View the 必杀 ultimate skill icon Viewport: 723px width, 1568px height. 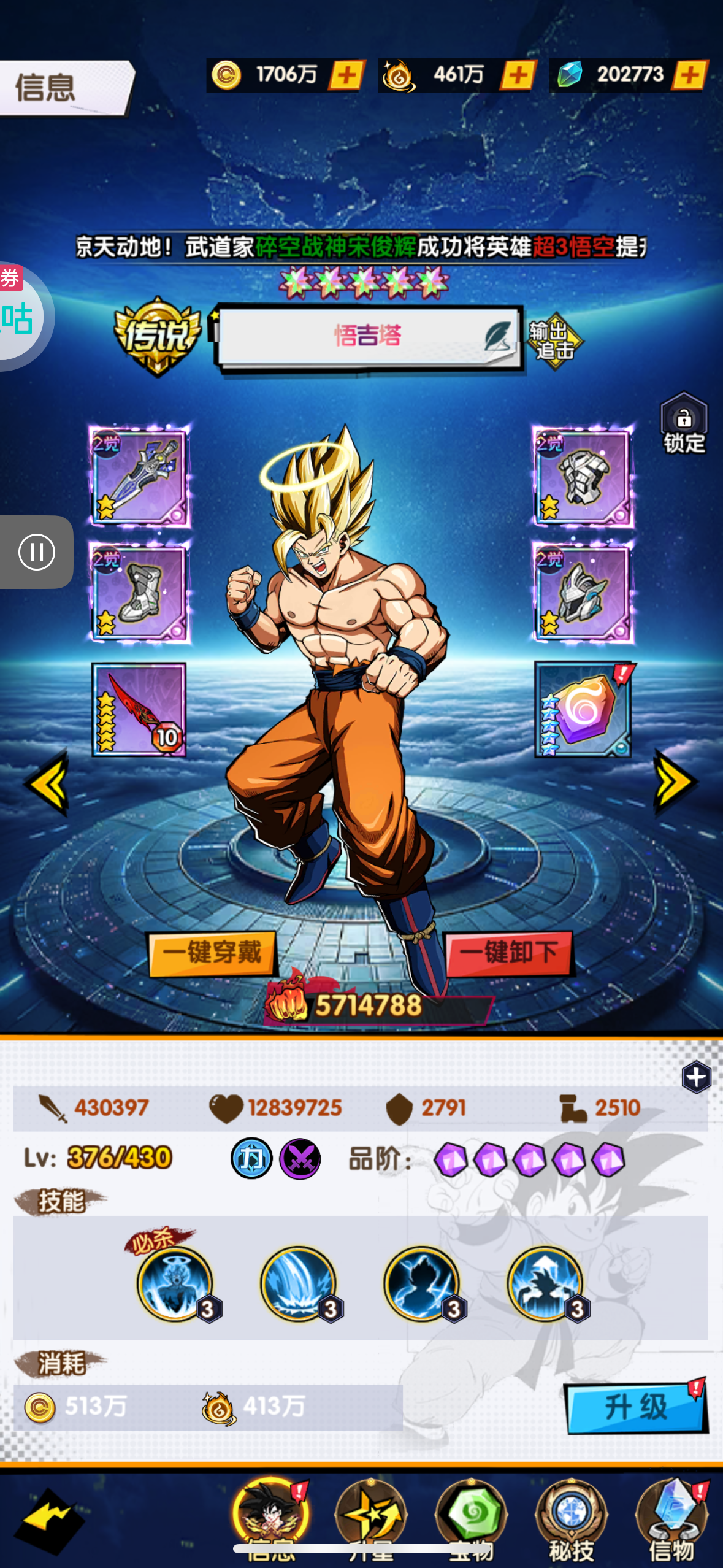[x=175, y=1283]
